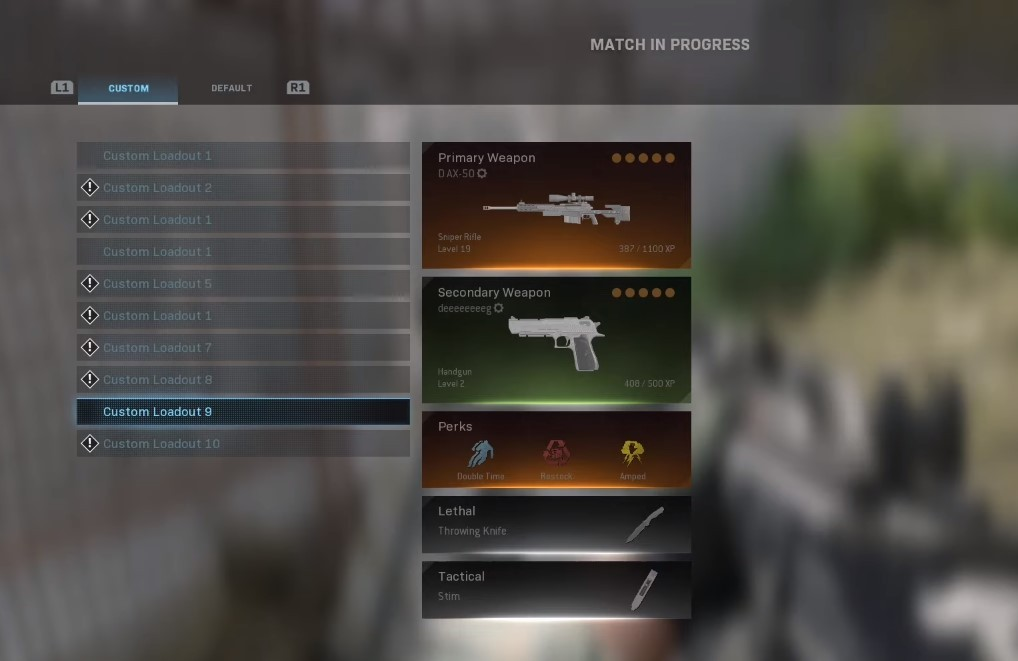Open the Lethal Throwing Knife slot
The height and width of the screenshot is (661, 1018).
[556, 524]
